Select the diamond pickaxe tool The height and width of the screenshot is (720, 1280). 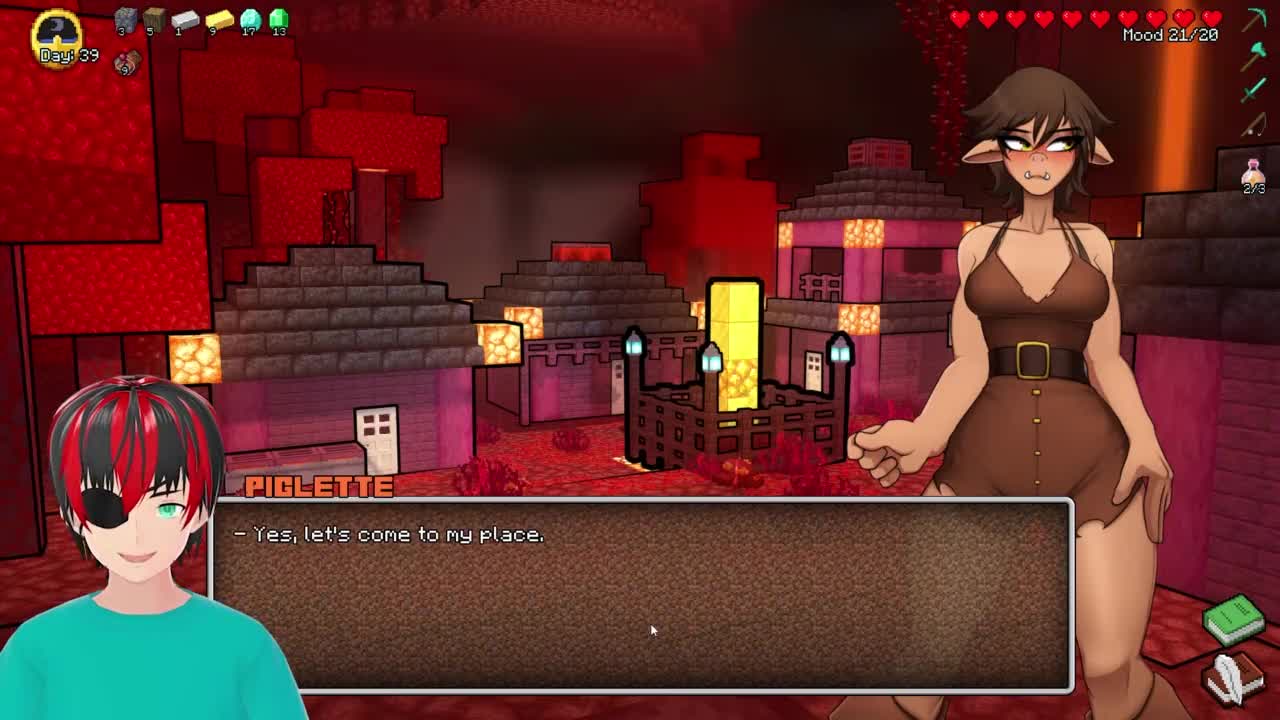1255,19
